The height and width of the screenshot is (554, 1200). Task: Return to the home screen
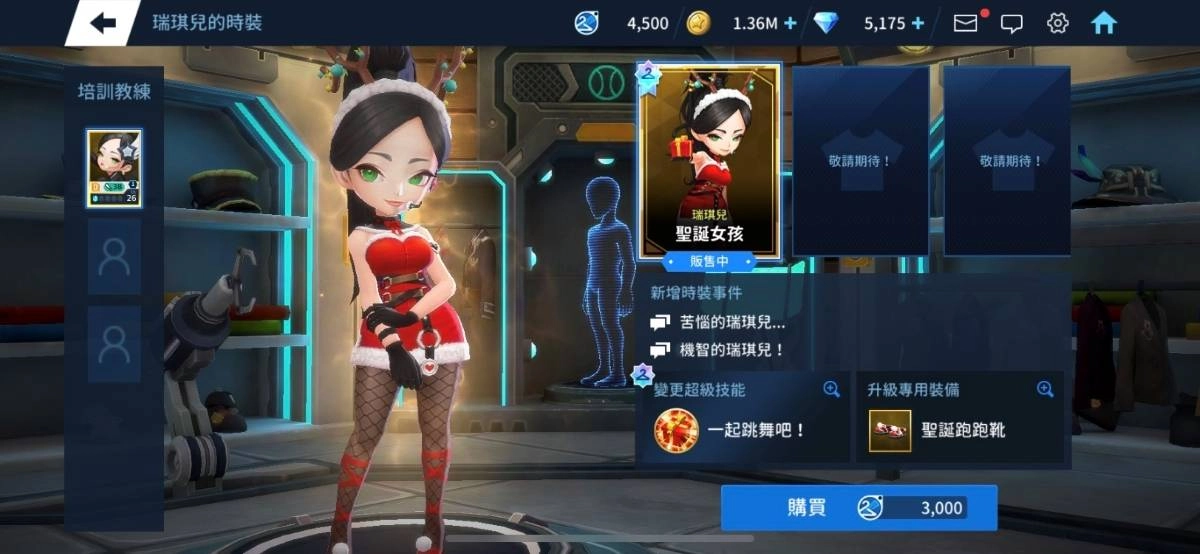(x=1104, y=23)
